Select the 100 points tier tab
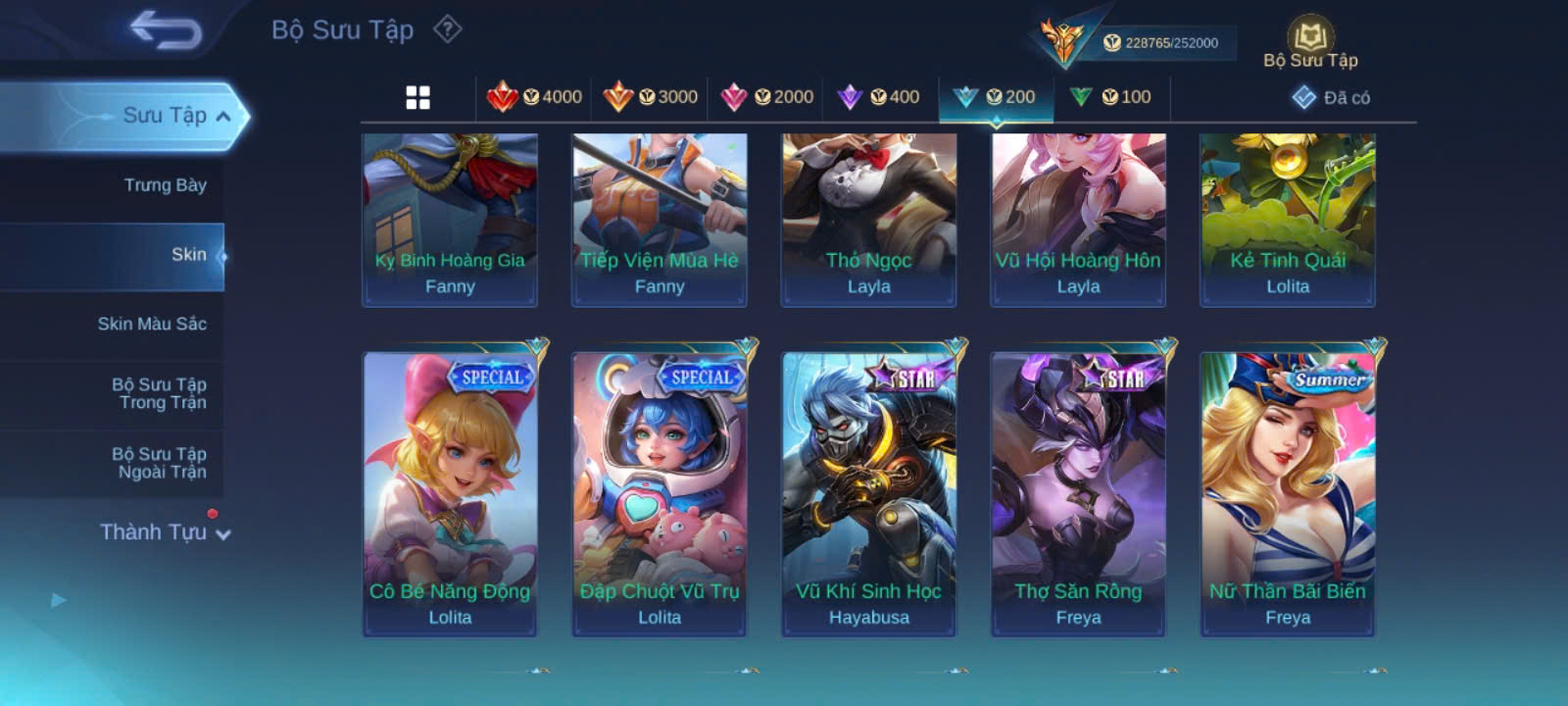The image size is (1568, 706). pos(1111,97)
